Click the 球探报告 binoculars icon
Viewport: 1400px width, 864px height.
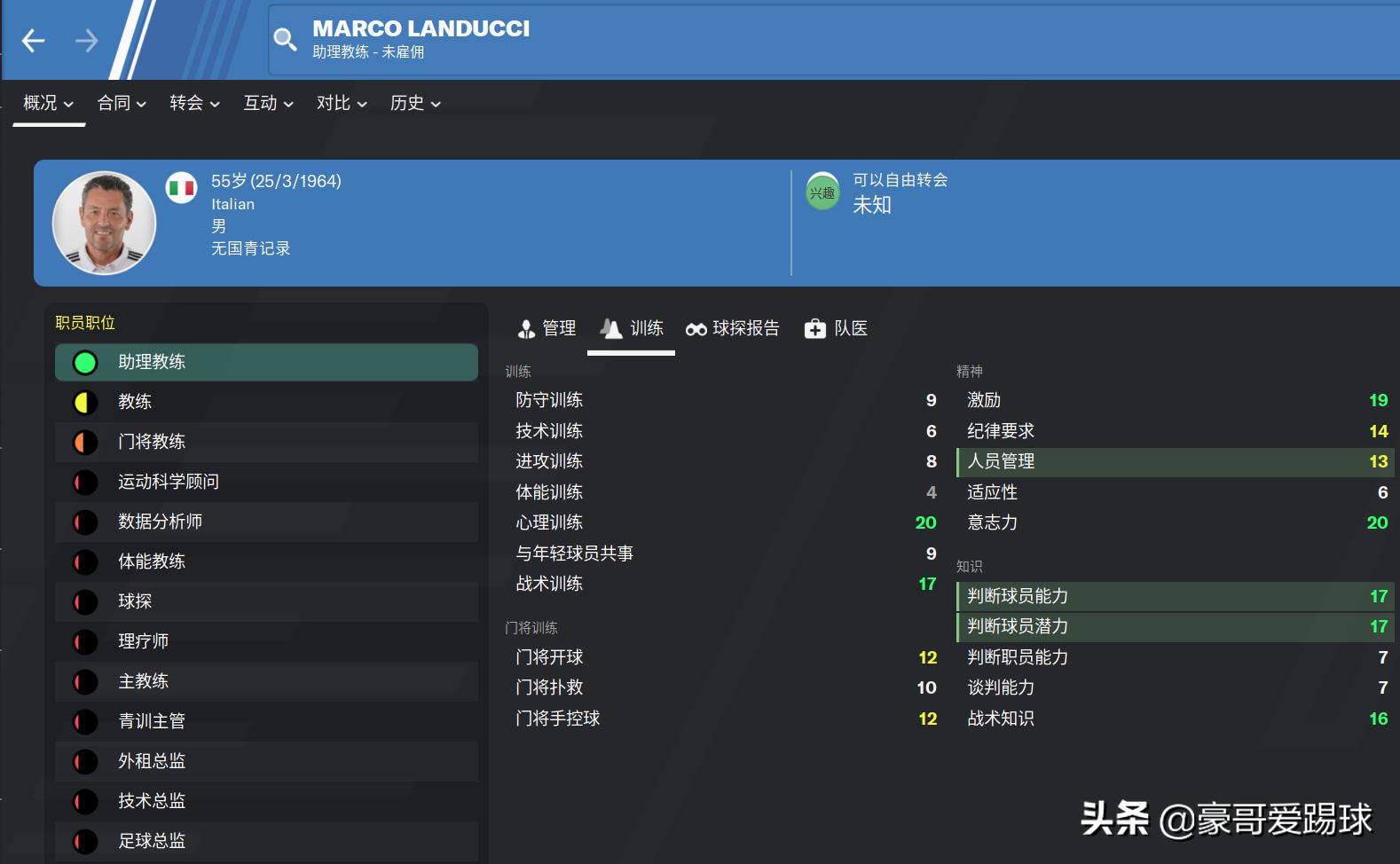coord(697,328)
